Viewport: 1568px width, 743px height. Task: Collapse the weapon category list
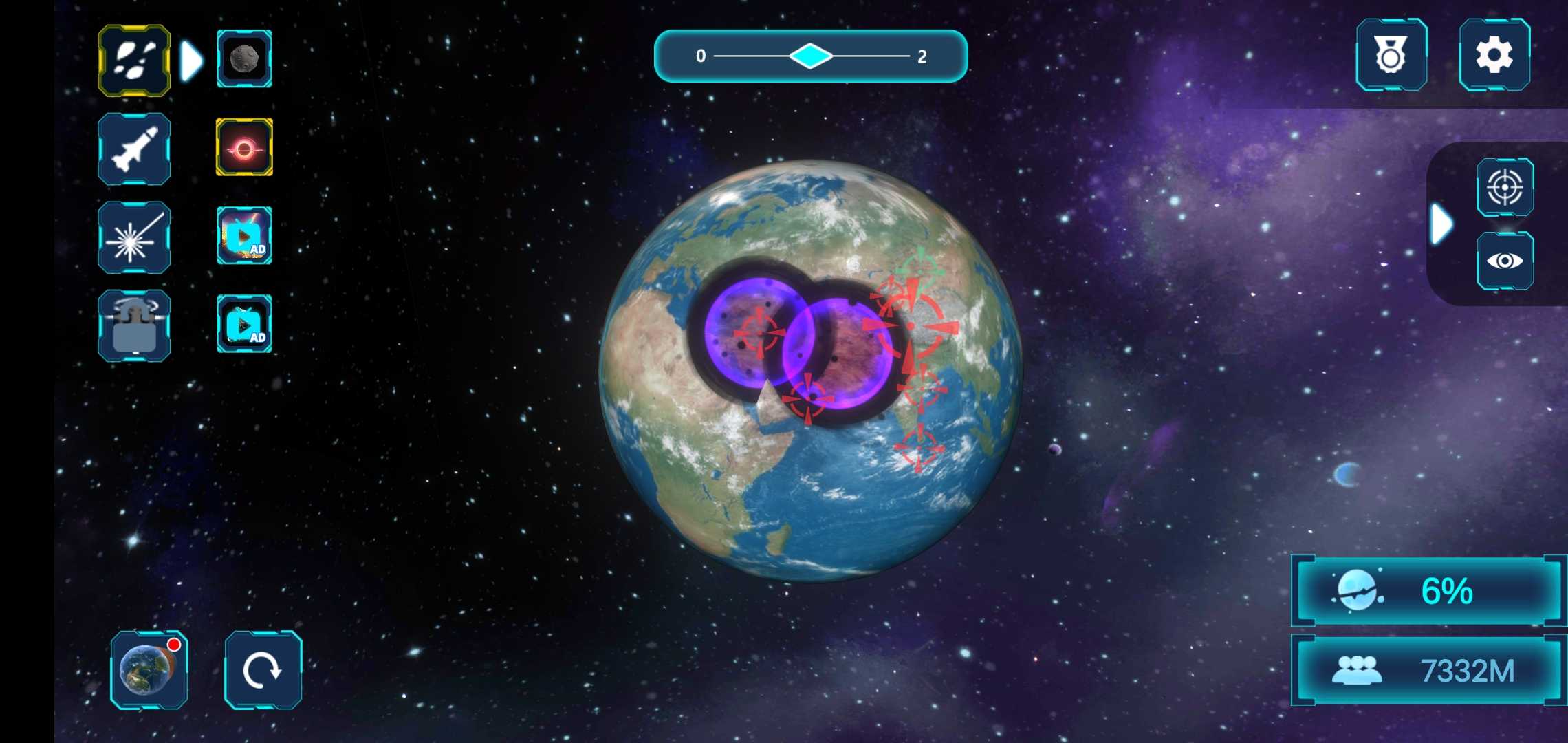[x=192, y=60]
